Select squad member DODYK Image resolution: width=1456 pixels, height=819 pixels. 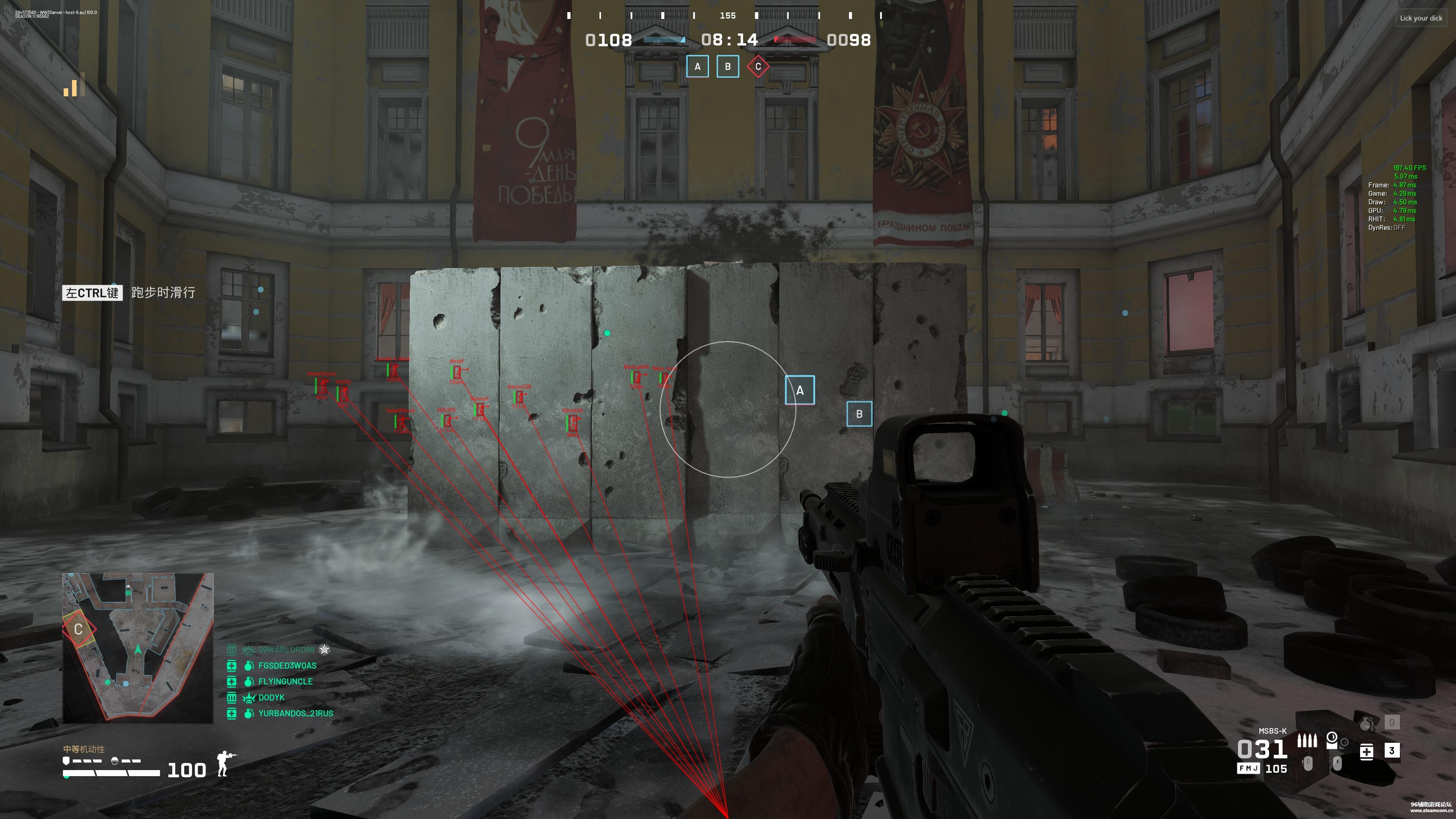(271, 697)
